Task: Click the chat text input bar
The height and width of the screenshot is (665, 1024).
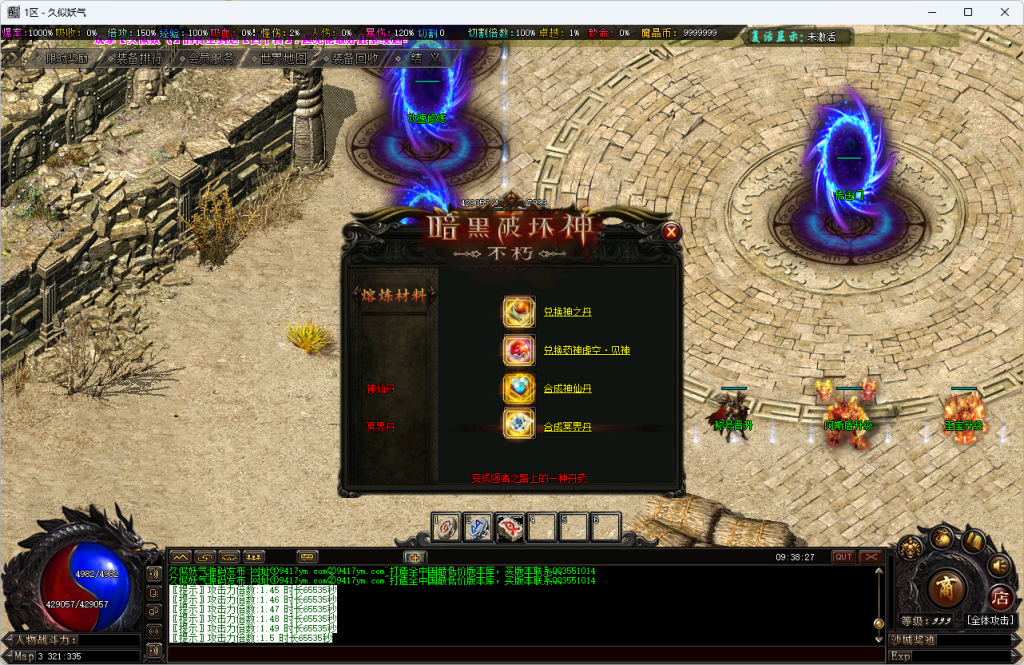Action: (x=500, y=655)
